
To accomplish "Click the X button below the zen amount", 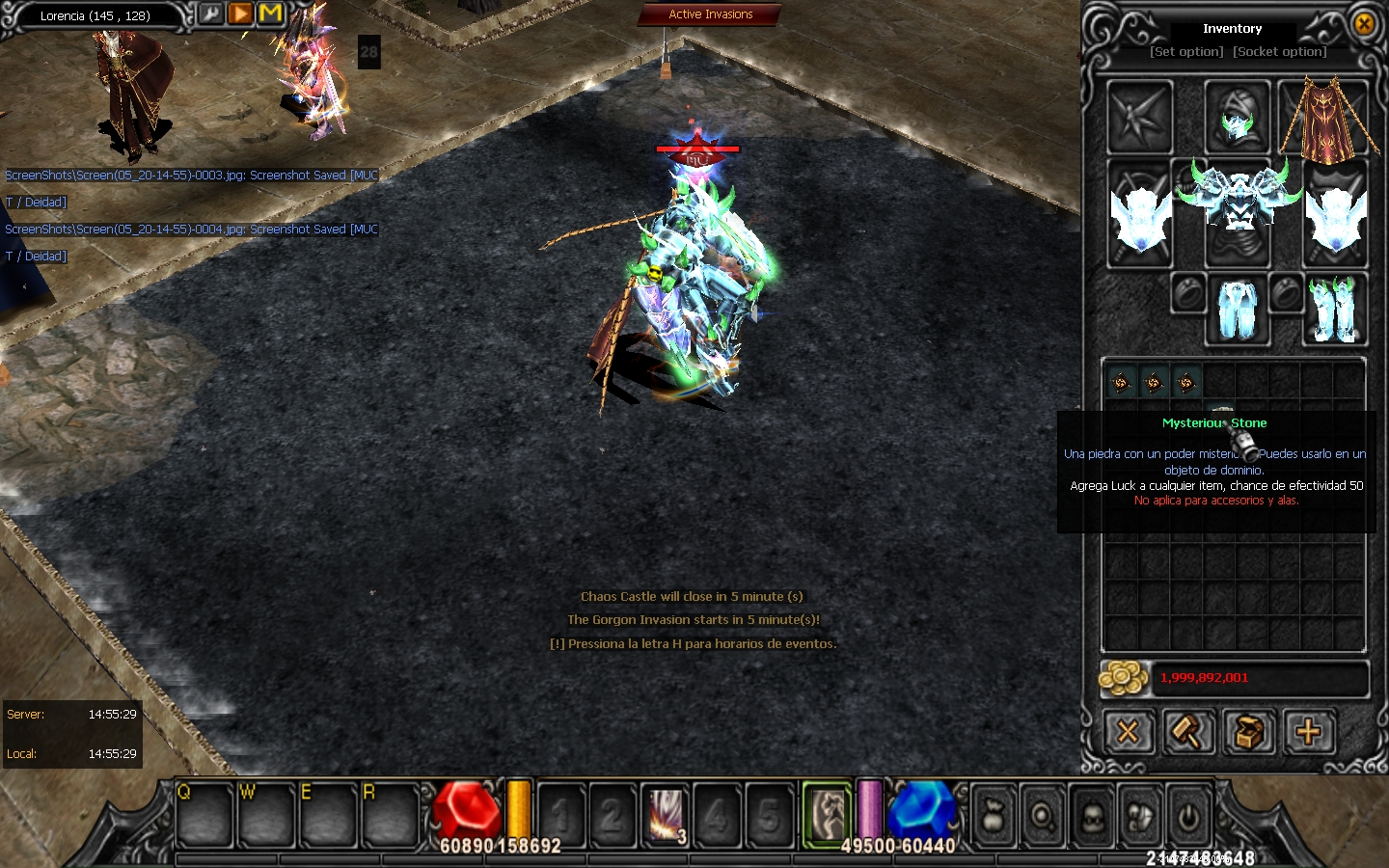I will coord(1128,733).
